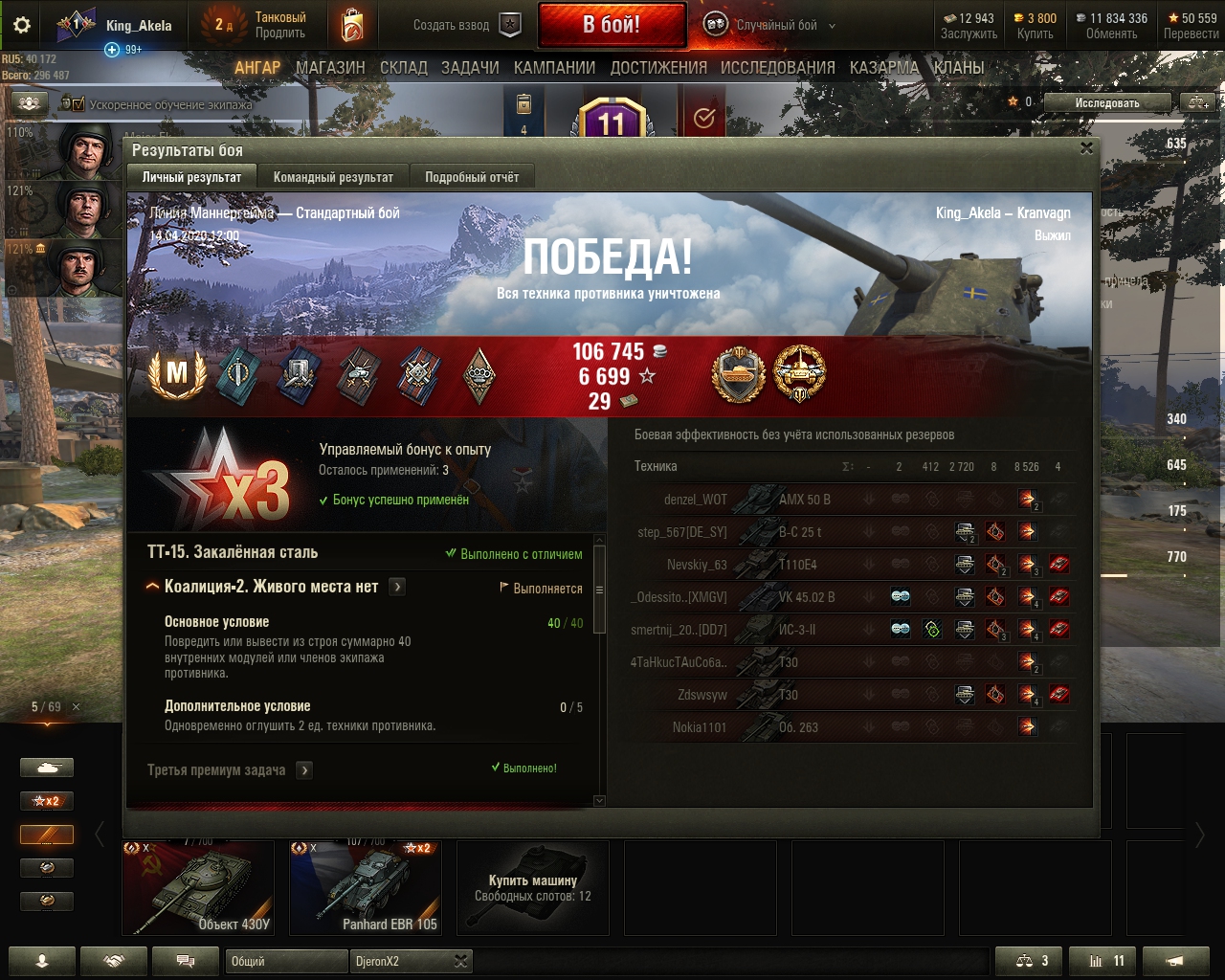Open the КАЗАРМА barracks menu

[884, 68]
